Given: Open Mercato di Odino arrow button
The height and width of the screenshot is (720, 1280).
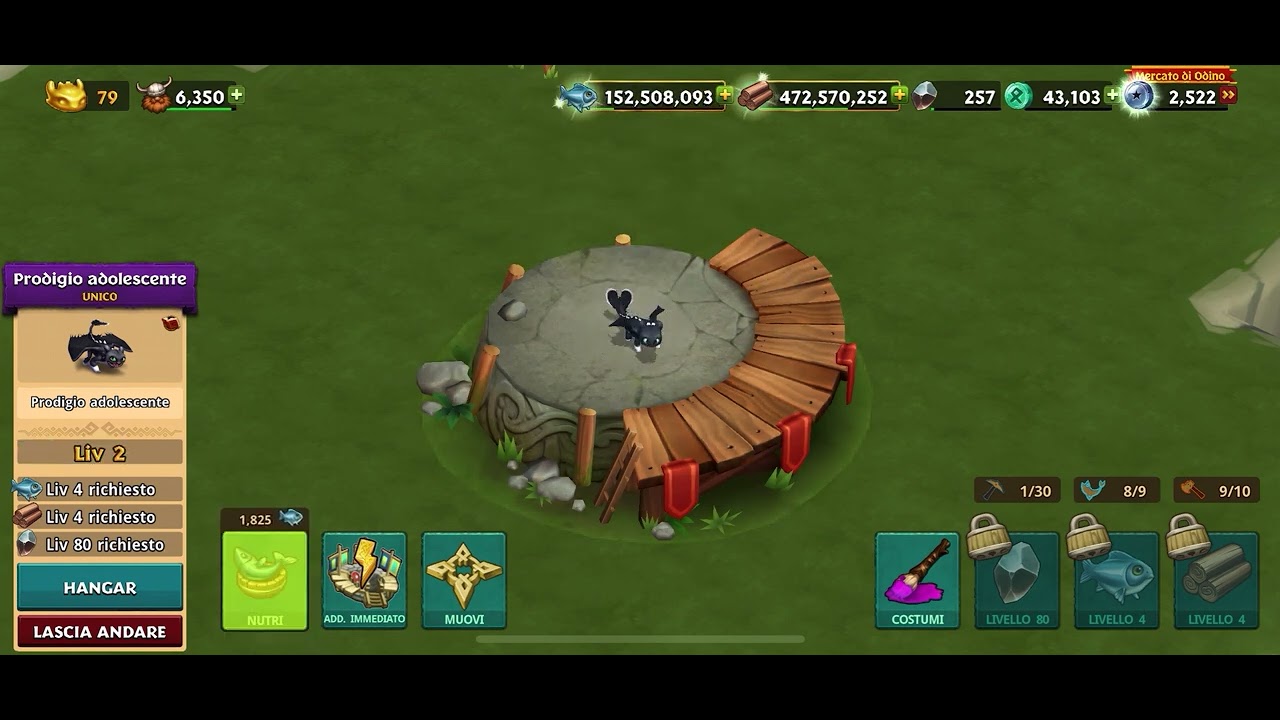Looking at the screenshot, I should [x=1228, y=95].
